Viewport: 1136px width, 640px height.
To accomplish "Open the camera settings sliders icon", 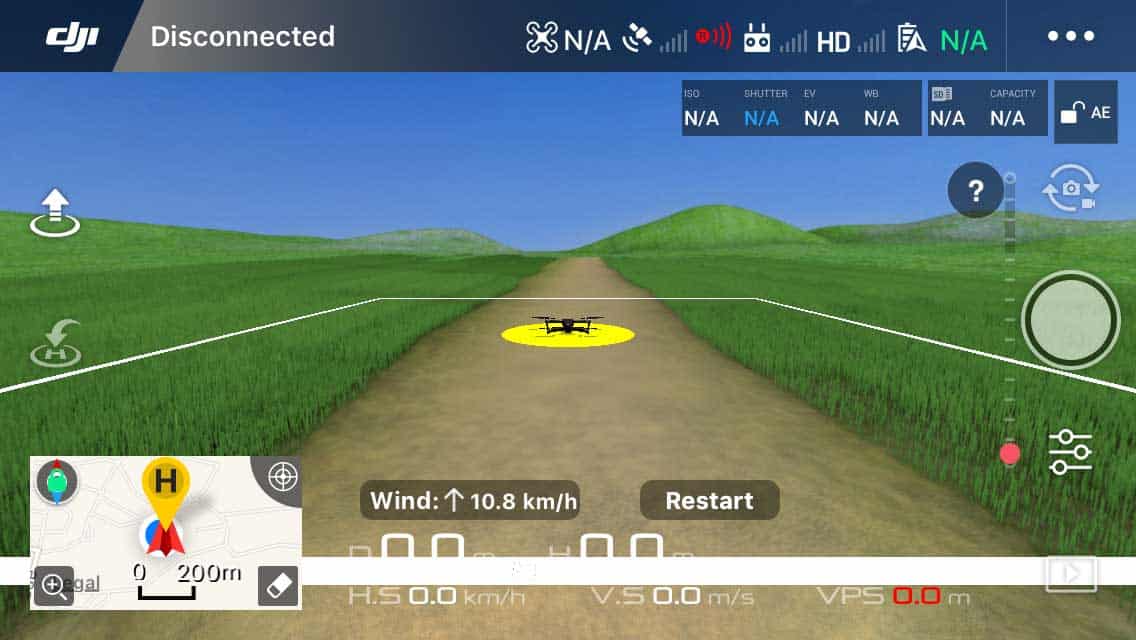I will pyautogui.click(x=1070, y=452).
